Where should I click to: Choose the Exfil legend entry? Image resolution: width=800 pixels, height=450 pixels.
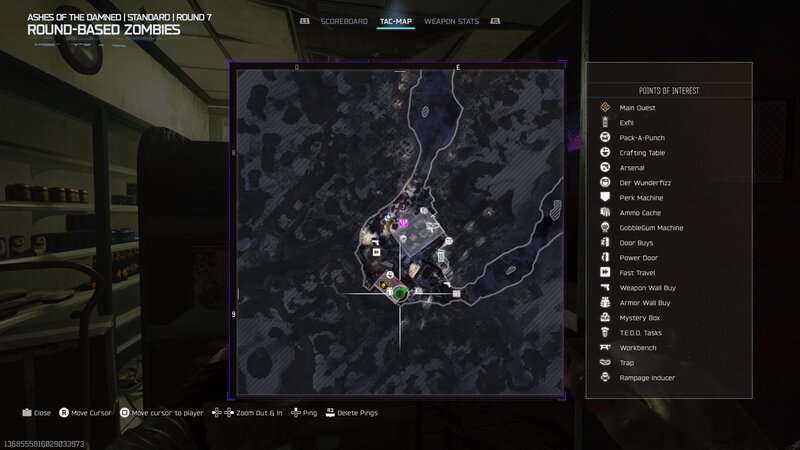click(x=627, y=123)
